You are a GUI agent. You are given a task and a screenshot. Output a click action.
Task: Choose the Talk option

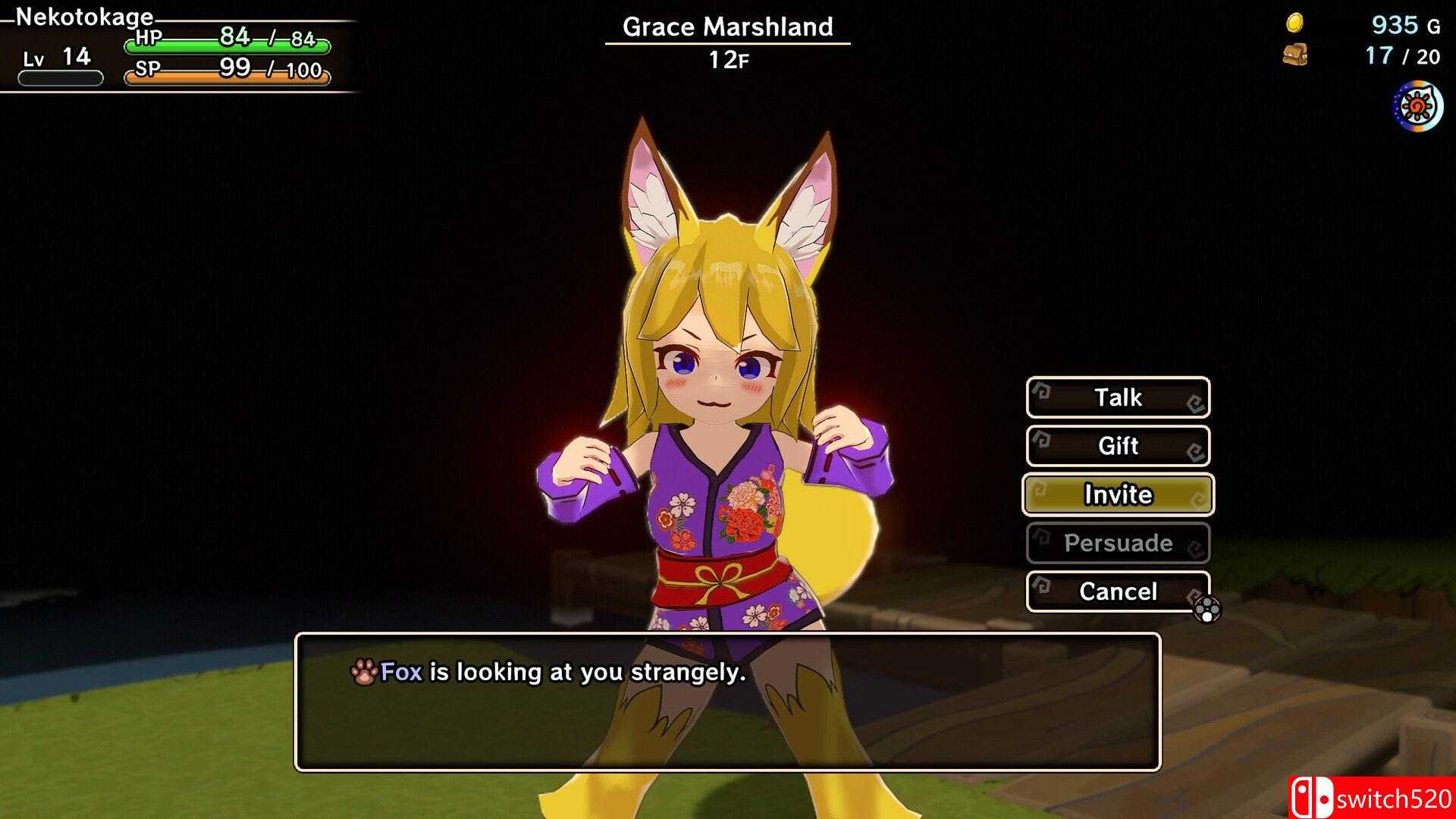(x=1118, y=397)
